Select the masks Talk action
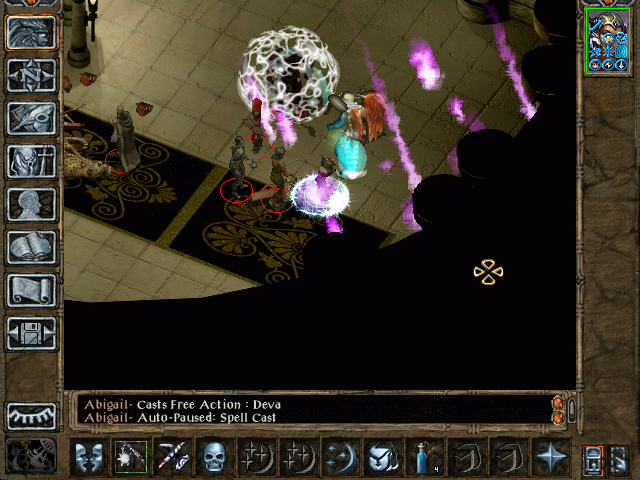This screenshot has height=480, width=640. pyautogui.click(x=88, y=457)
